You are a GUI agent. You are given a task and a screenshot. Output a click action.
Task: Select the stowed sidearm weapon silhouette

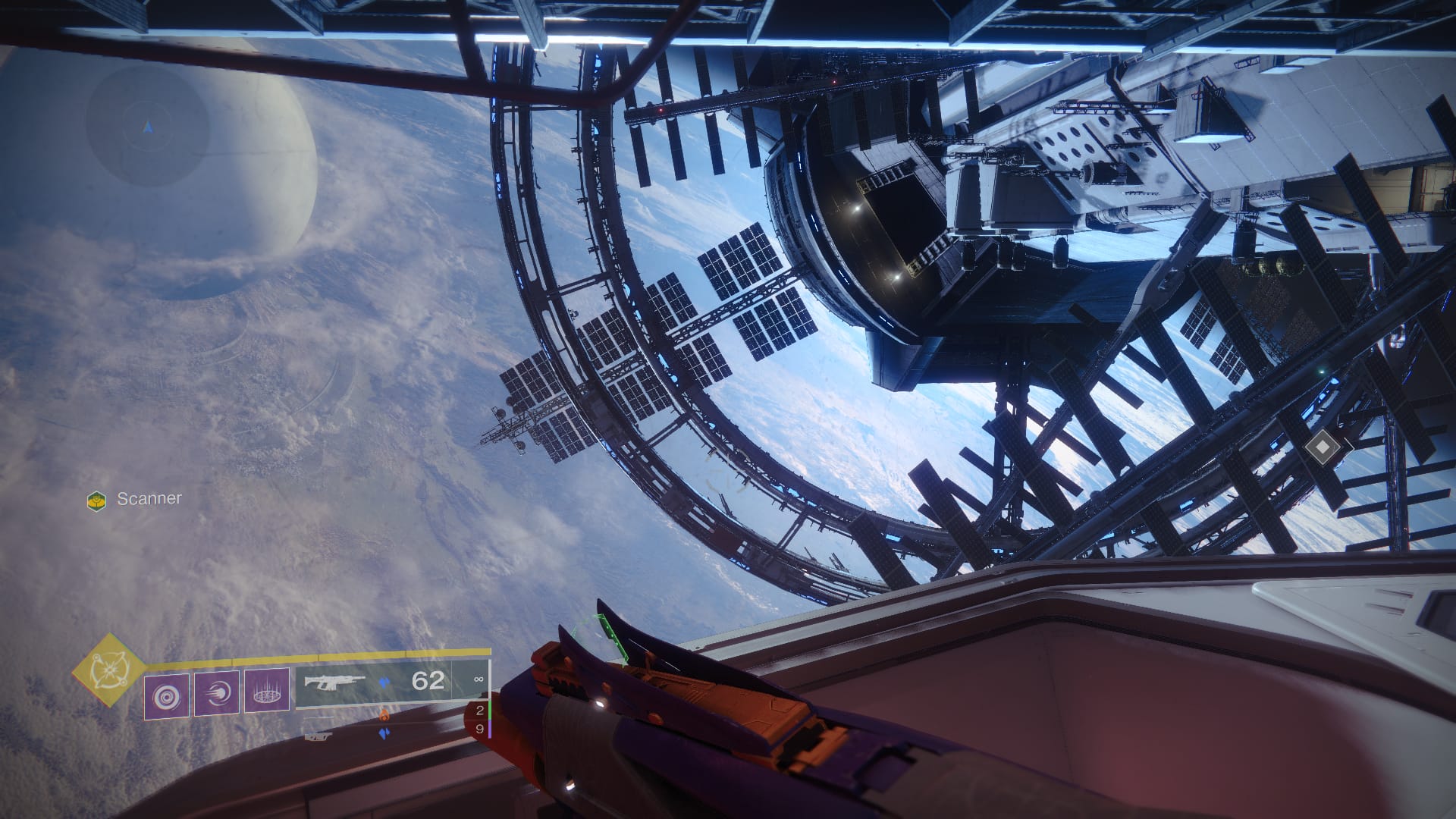click(x=319, y=737)
